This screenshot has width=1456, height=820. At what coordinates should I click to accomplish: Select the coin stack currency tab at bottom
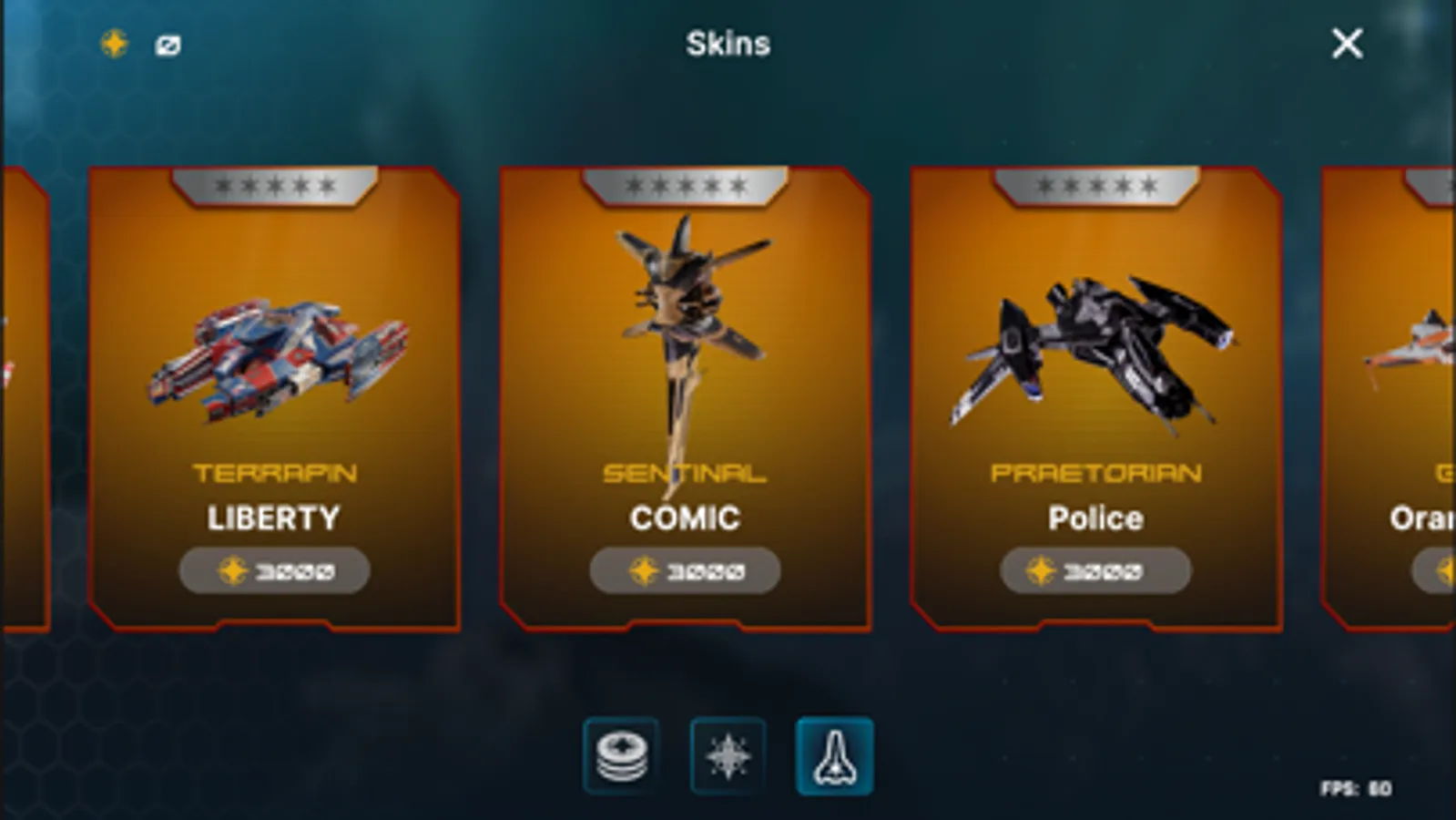622,757
